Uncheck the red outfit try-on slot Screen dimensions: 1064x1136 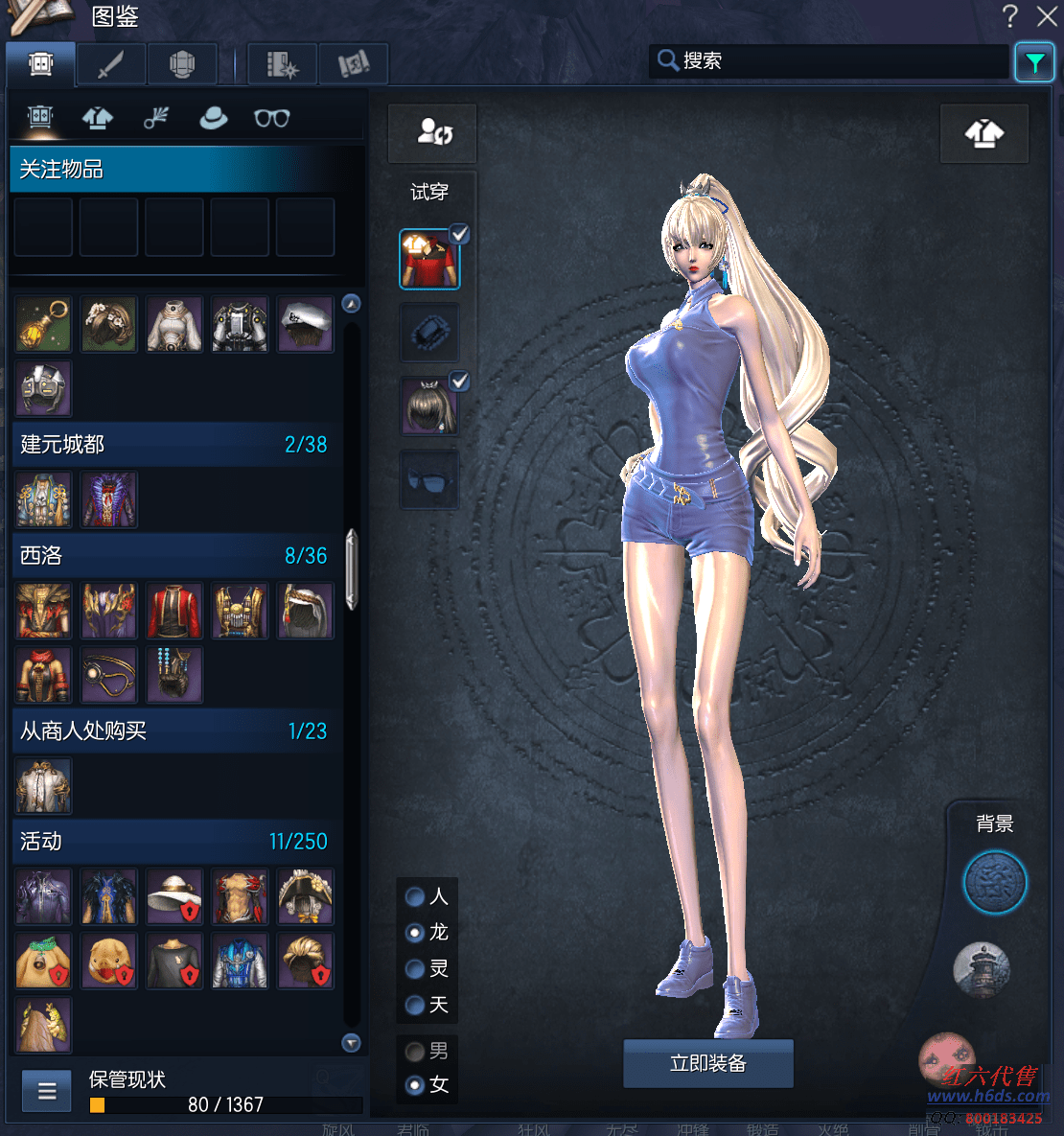coord(459,234)
